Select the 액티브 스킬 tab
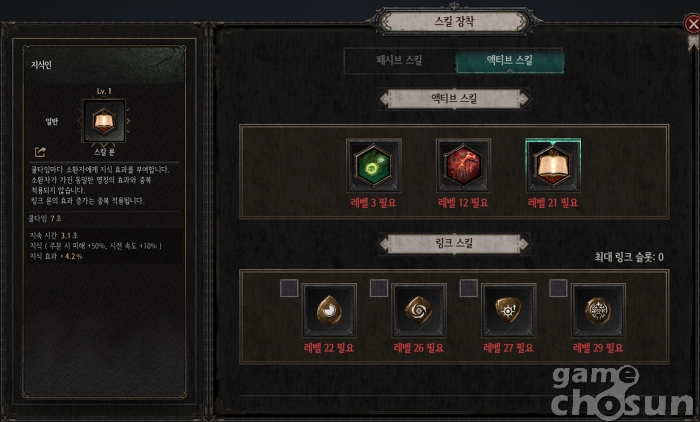Image resolution: width=700 pixels, height=422 pixels. pos(509,61)
